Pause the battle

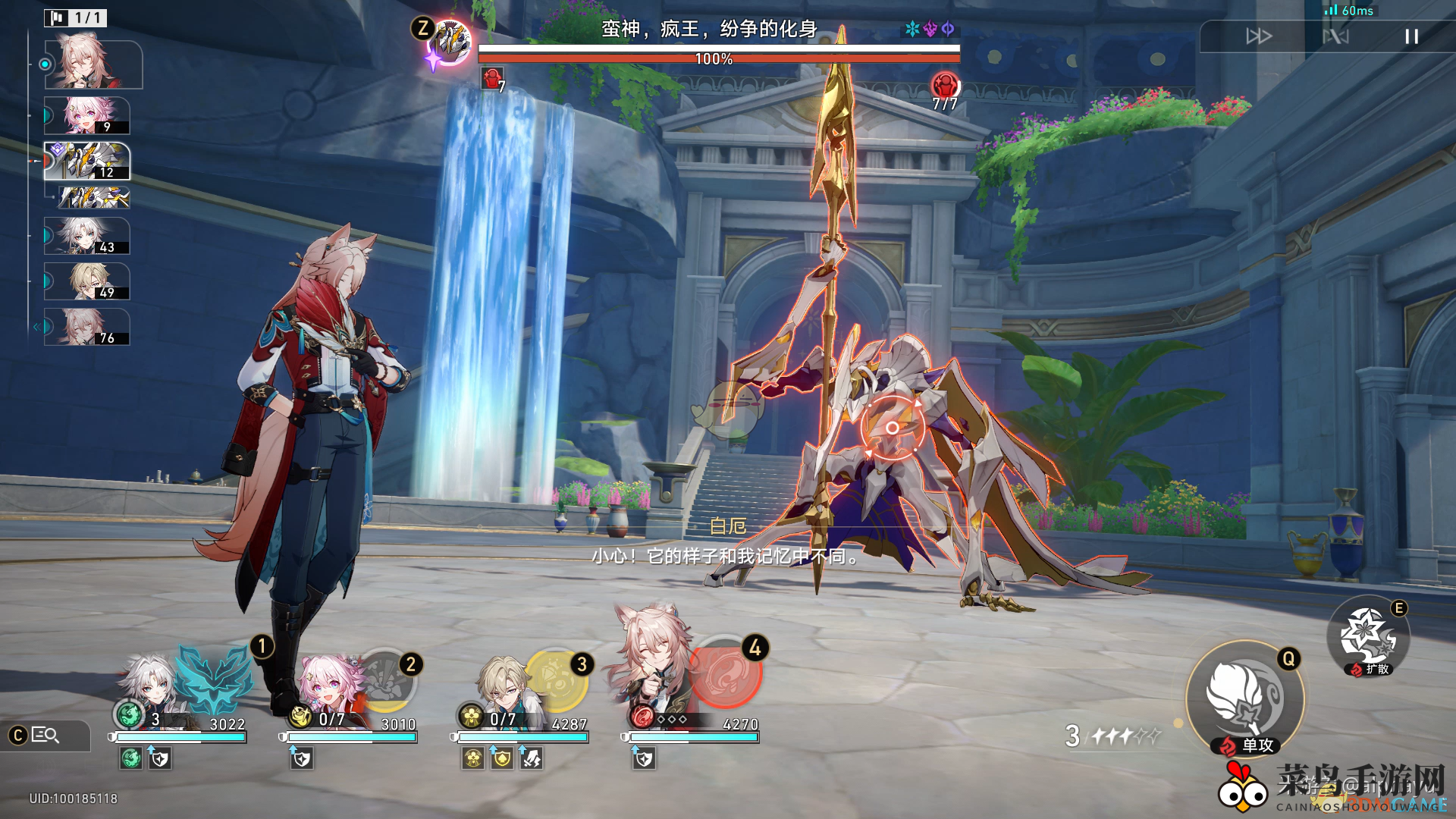[1411, 36]
